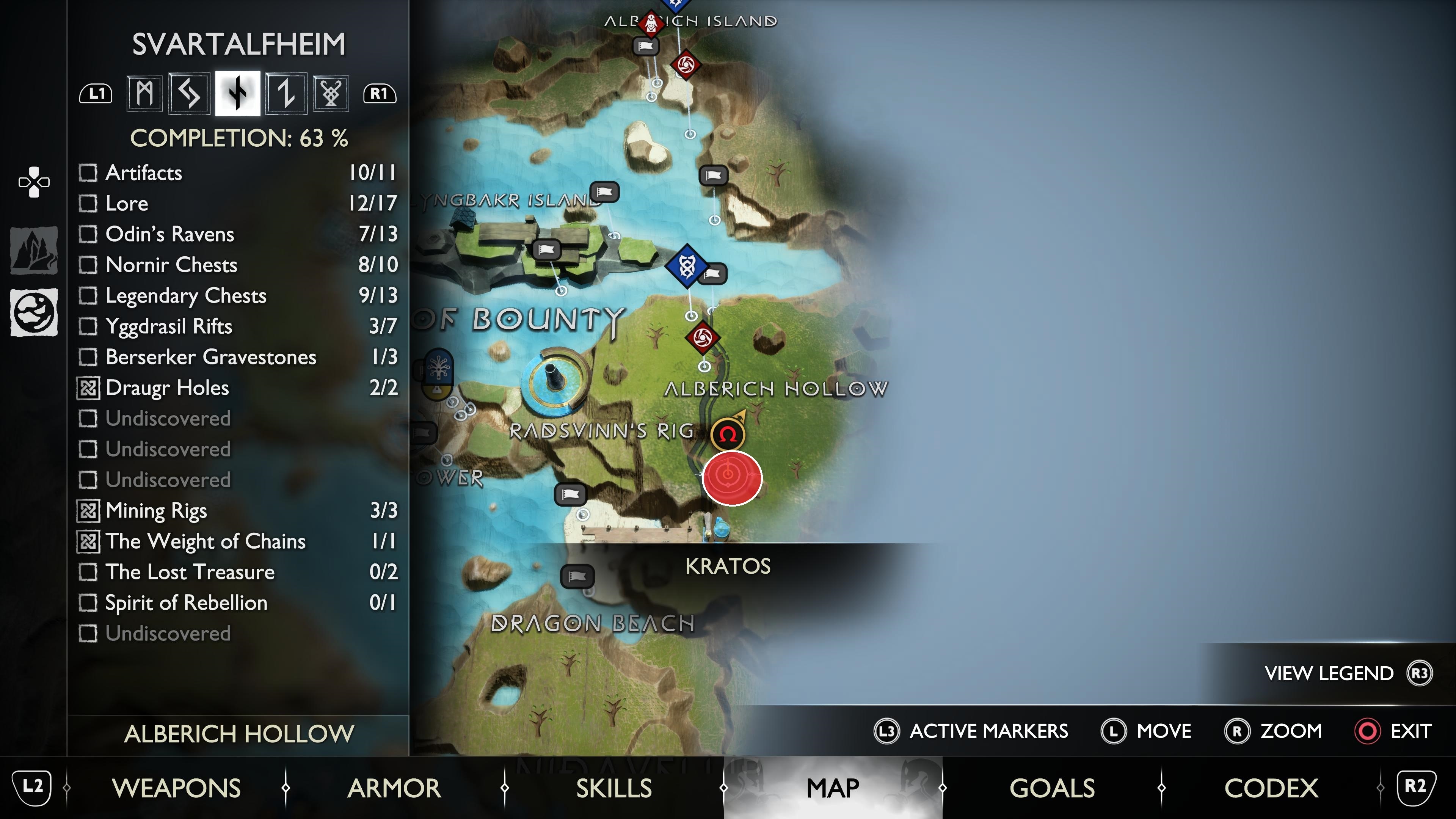This screenshot has height=819, width=1456.
Task: Select the Map tab
Action: click(x=833, y=788)
